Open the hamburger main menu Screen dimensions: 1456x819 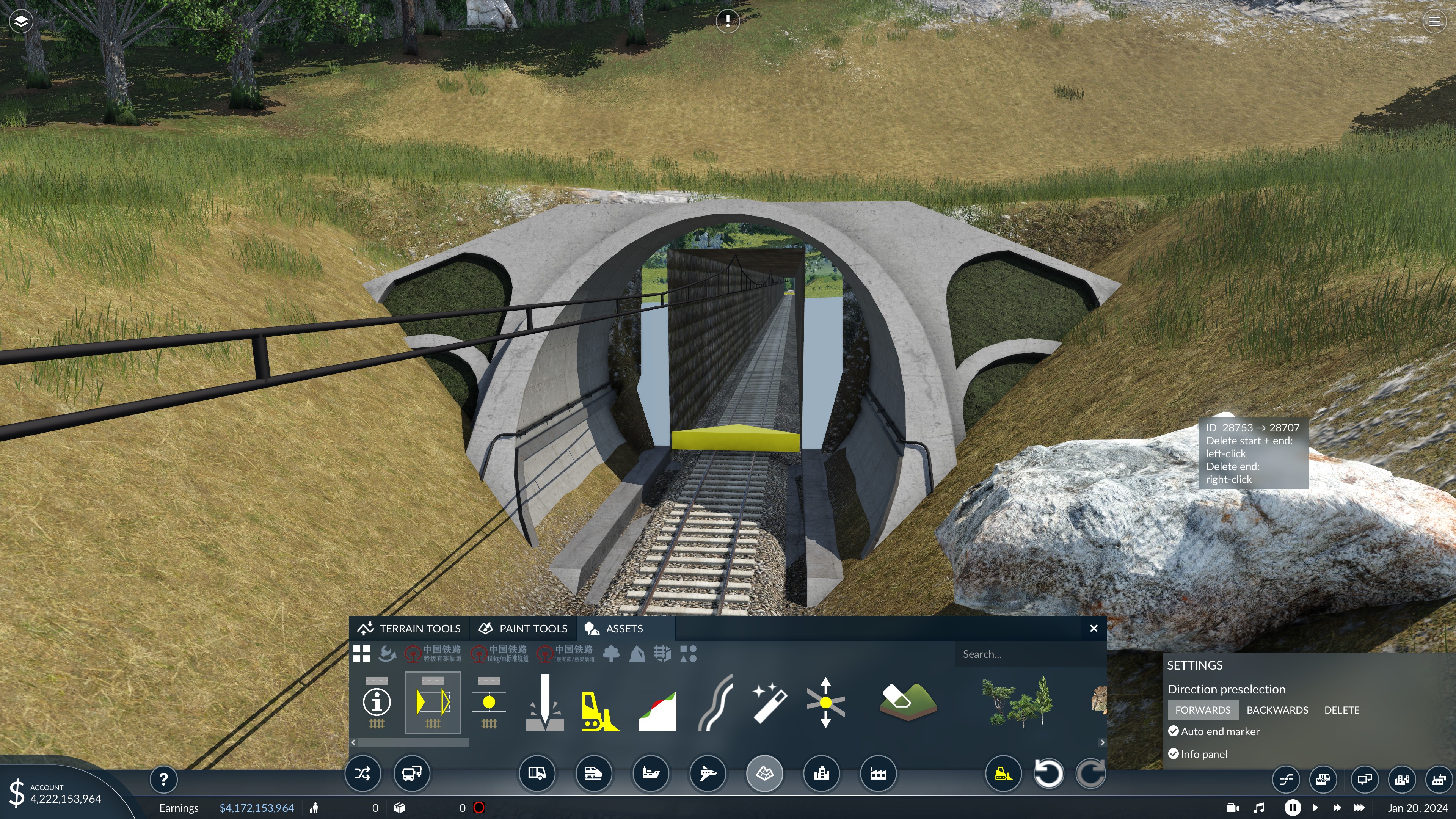(1434, 22)
